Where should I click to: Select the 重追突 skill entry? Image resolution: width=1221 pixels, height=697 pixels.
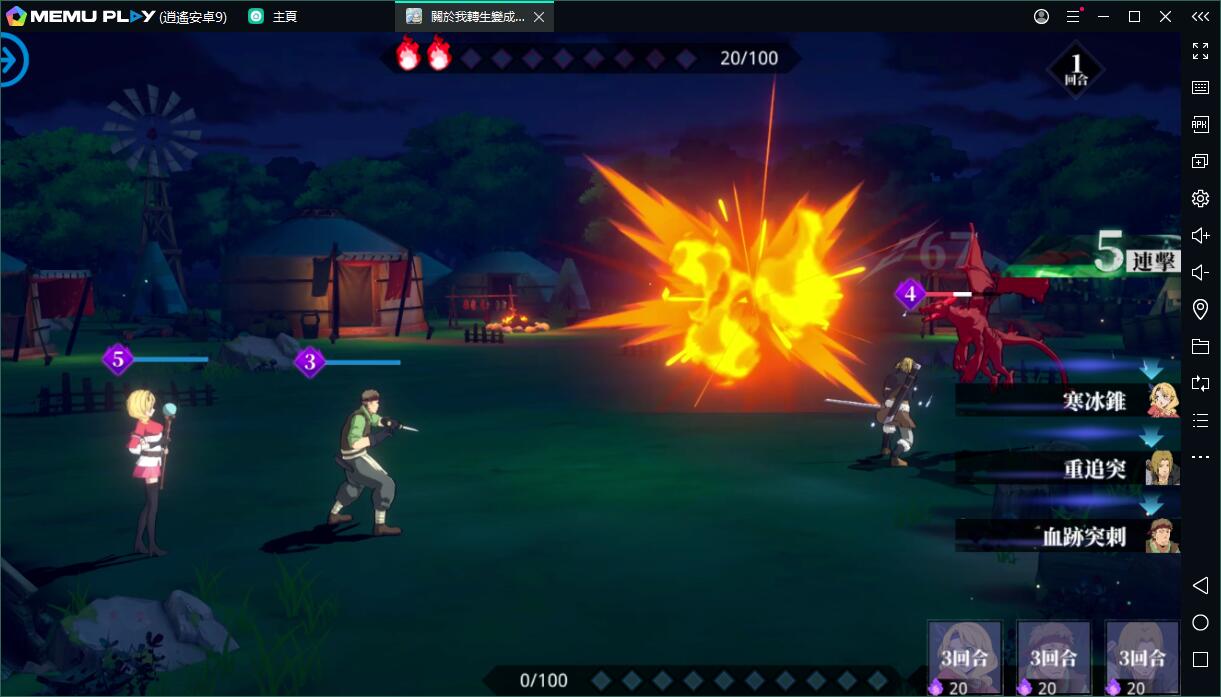tap(1067, 468)
